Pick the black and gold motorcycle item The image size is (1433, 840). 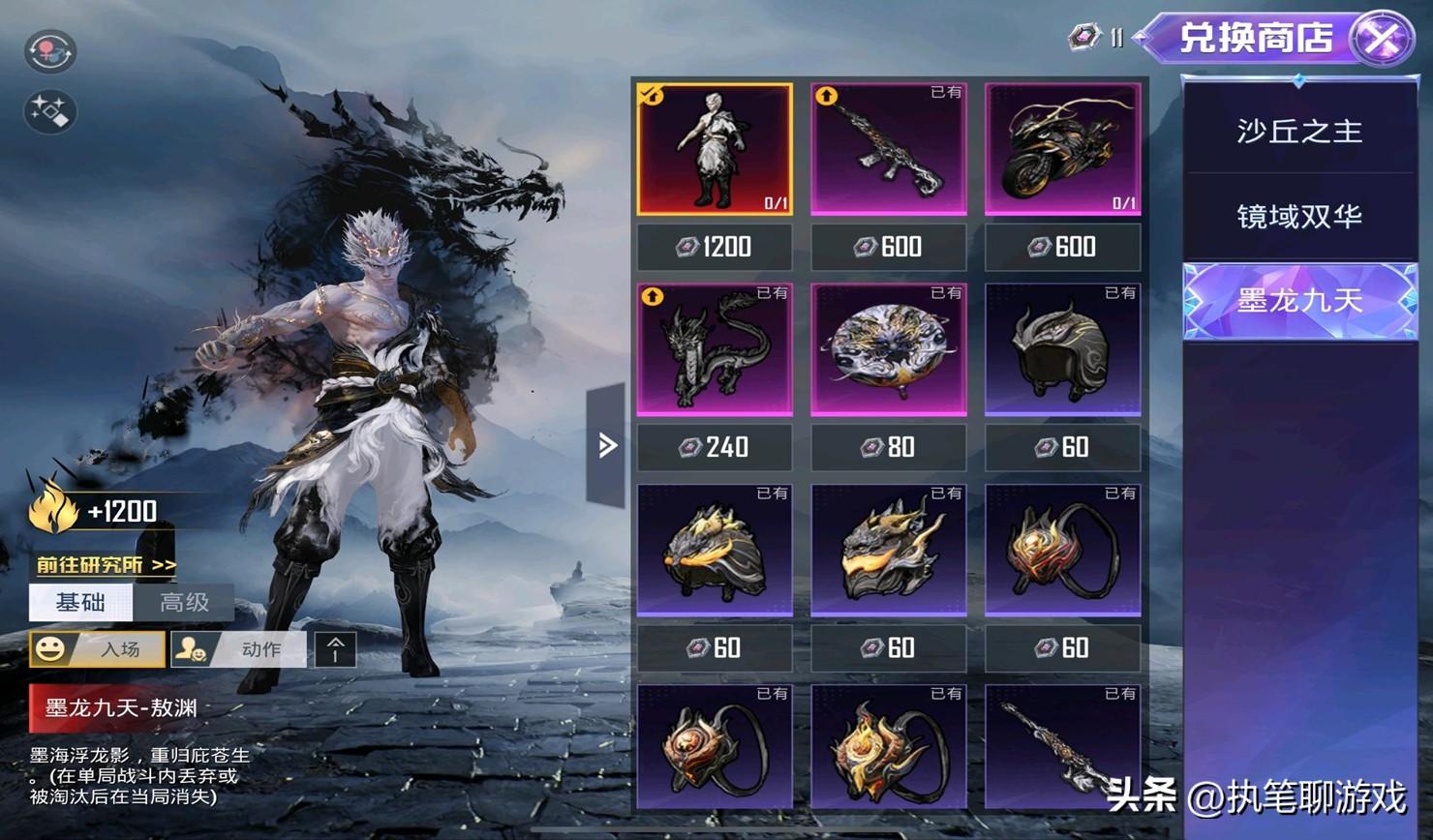1062,149
